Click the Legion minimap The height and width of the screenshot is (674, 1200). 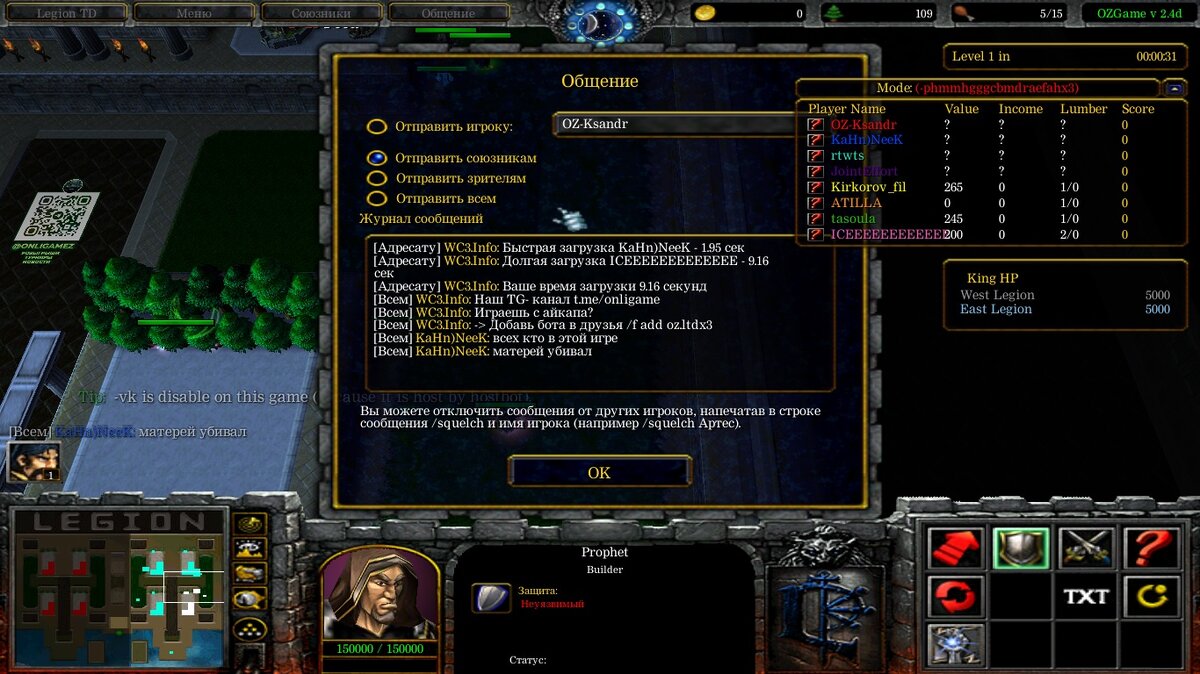click(118, 588)
